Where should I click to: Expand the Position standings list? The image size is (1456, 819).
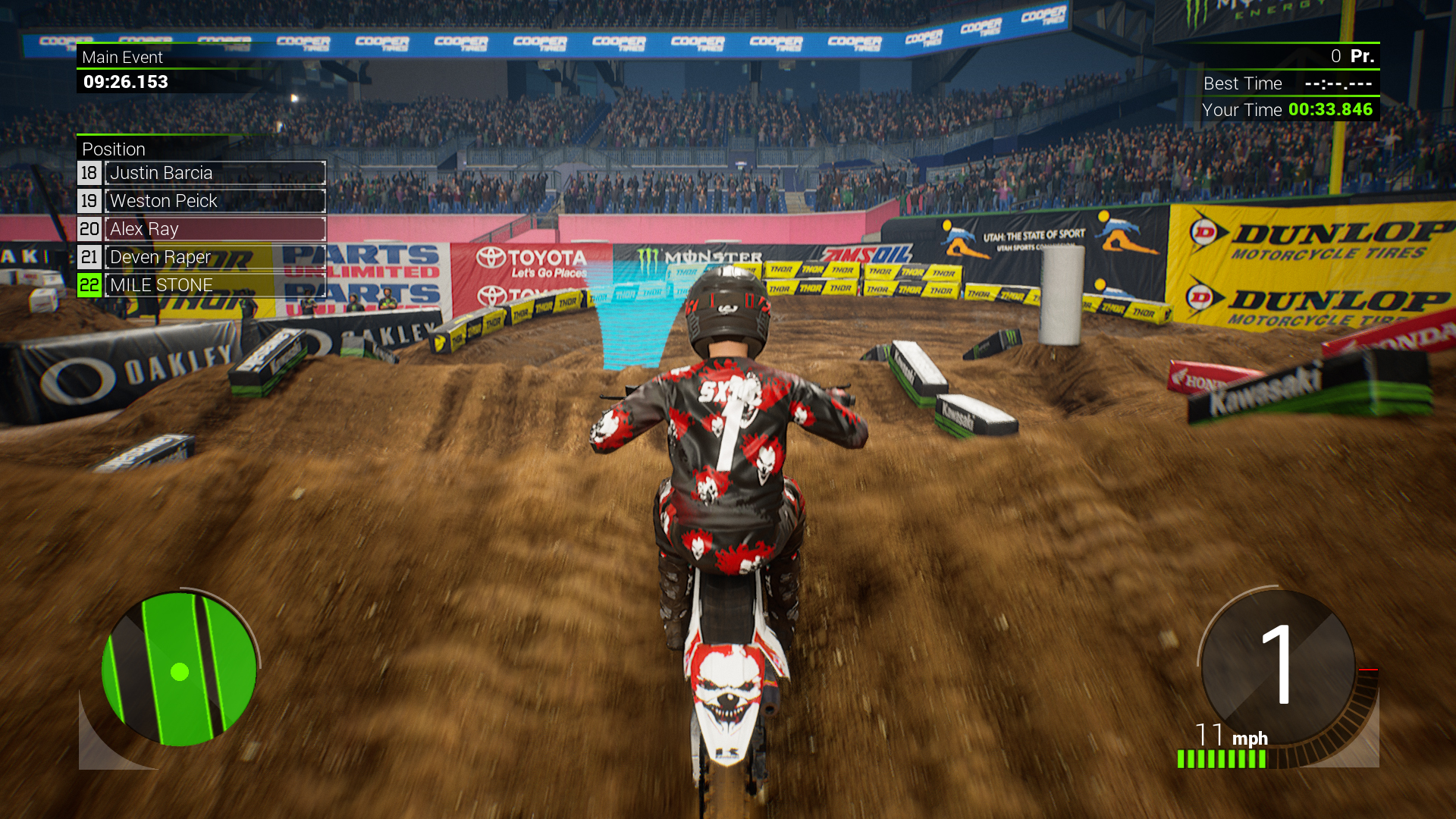pyautogui.click(x=114, y=149)
